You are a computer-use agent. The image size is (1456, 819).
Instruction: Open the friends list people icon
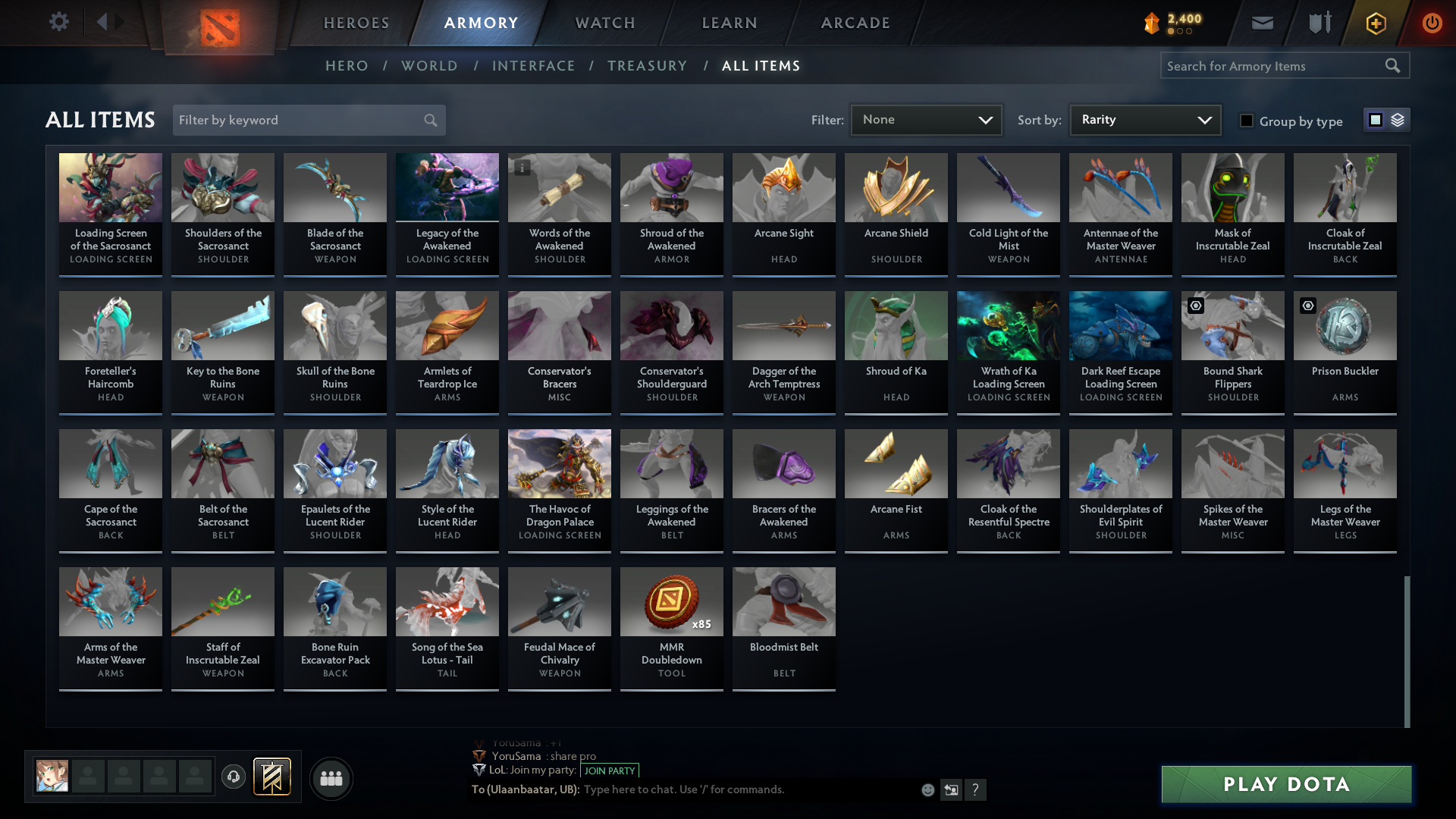point(330,778)
